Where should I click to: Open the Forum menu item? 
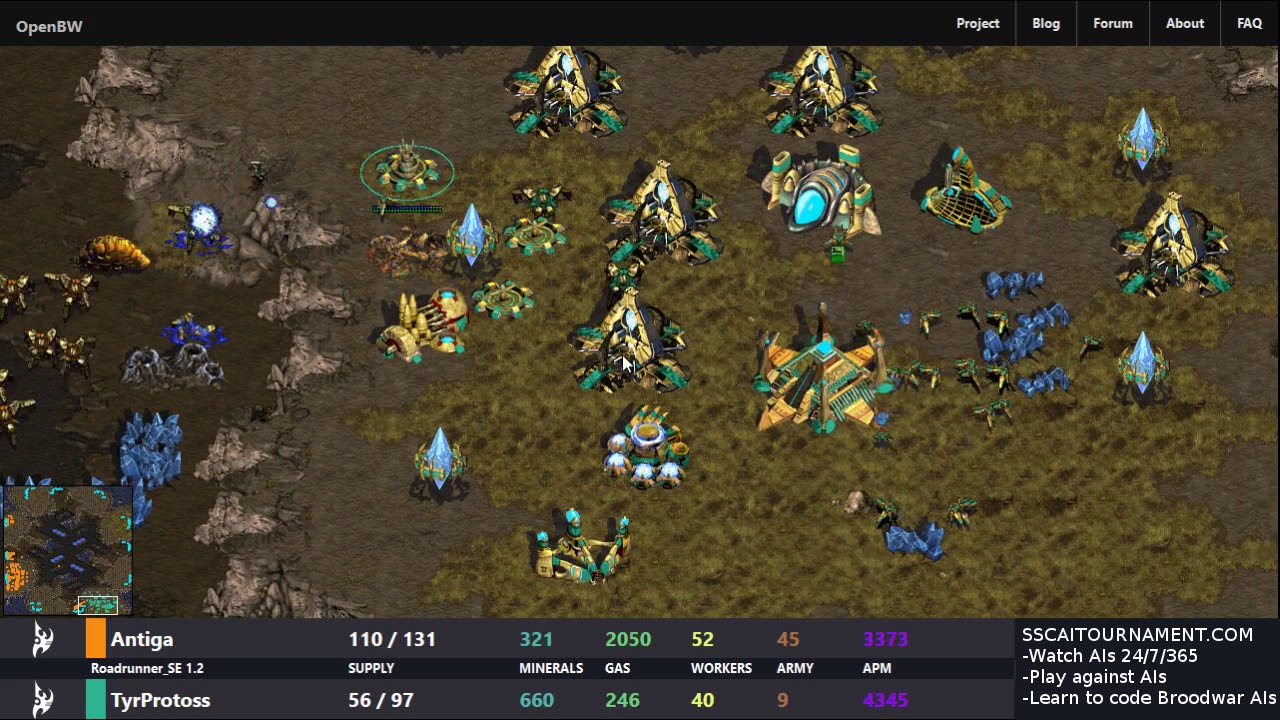pos(1112,23)
